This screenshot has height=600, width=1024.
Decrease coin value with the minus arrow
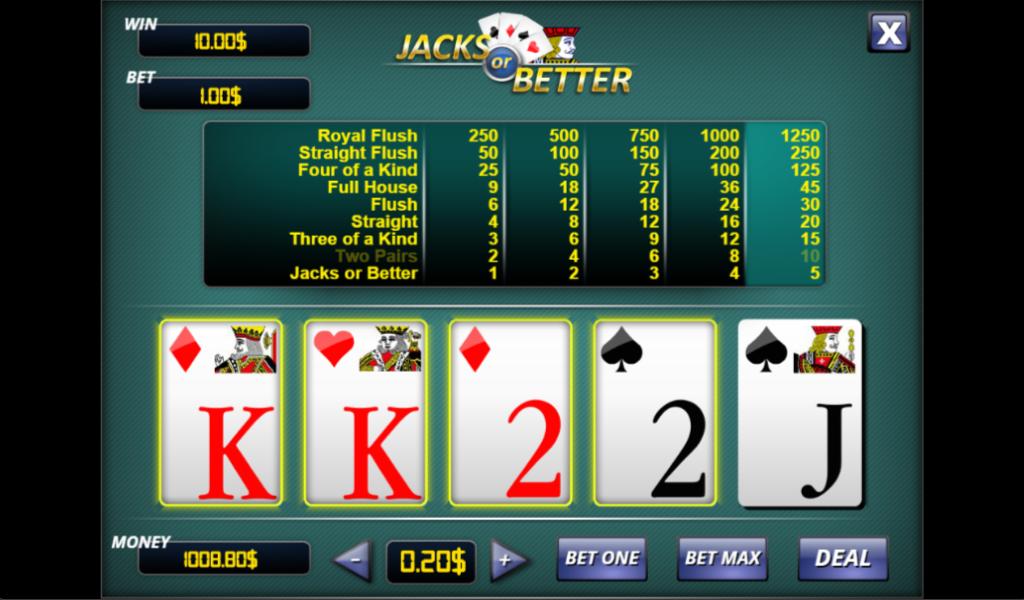[x=353, y=560]
